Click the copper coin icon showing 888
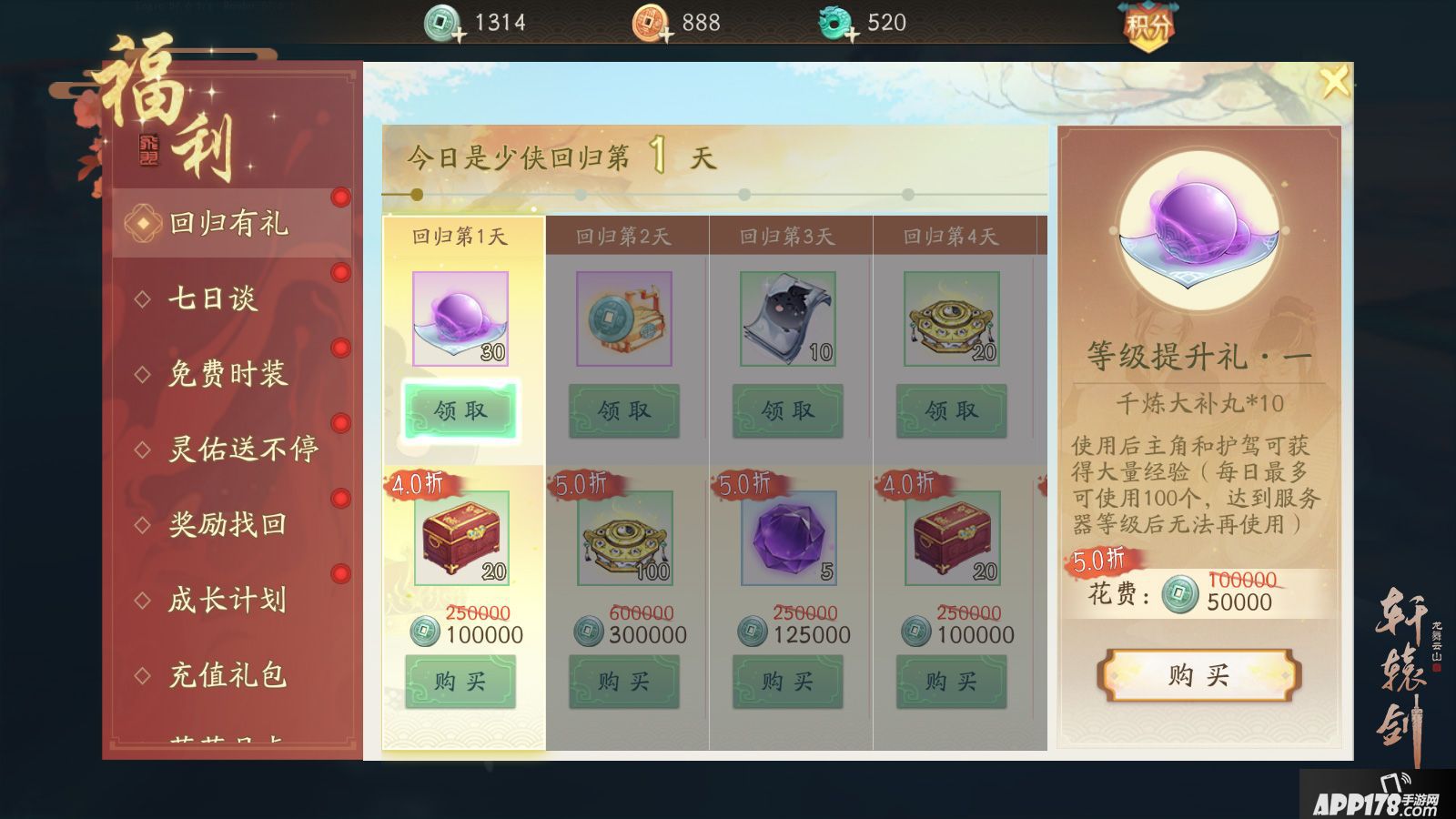The image size is (1456, 819). [648, 22]
